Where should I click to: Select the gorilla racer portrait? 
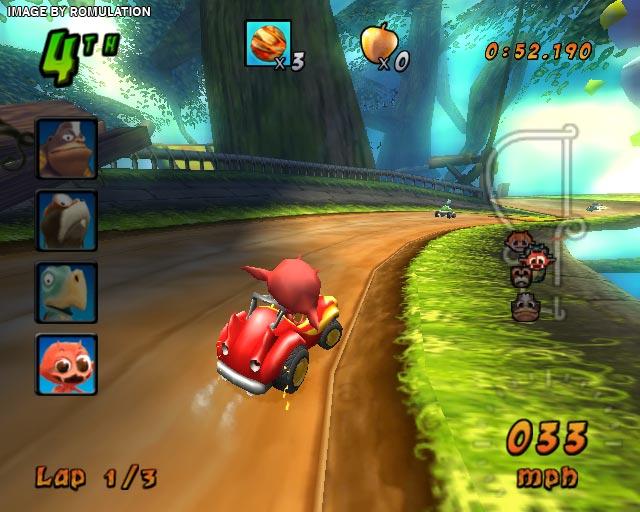67,148
